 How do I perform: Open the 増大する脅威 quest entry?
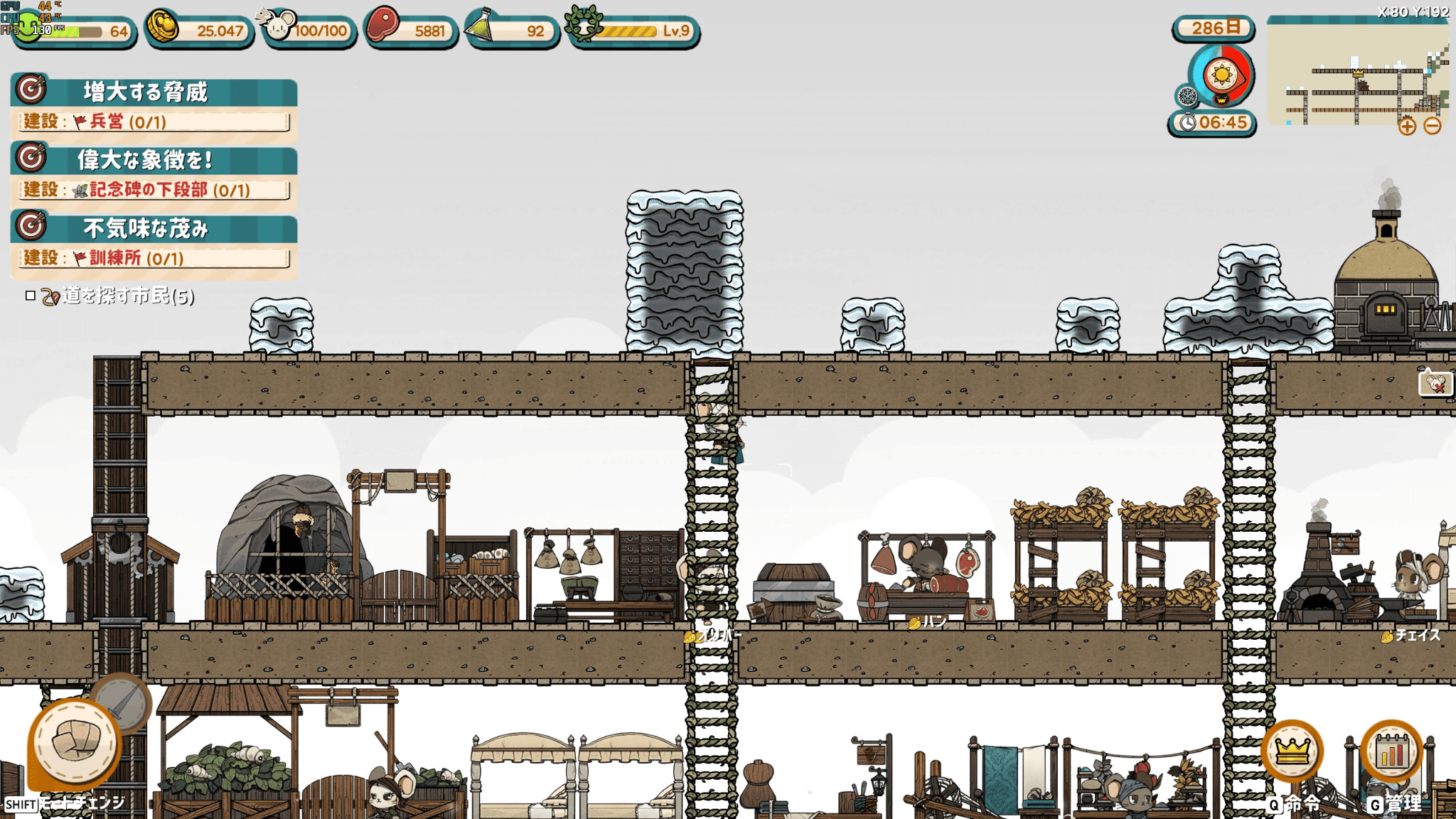click(x=154, y=92)
